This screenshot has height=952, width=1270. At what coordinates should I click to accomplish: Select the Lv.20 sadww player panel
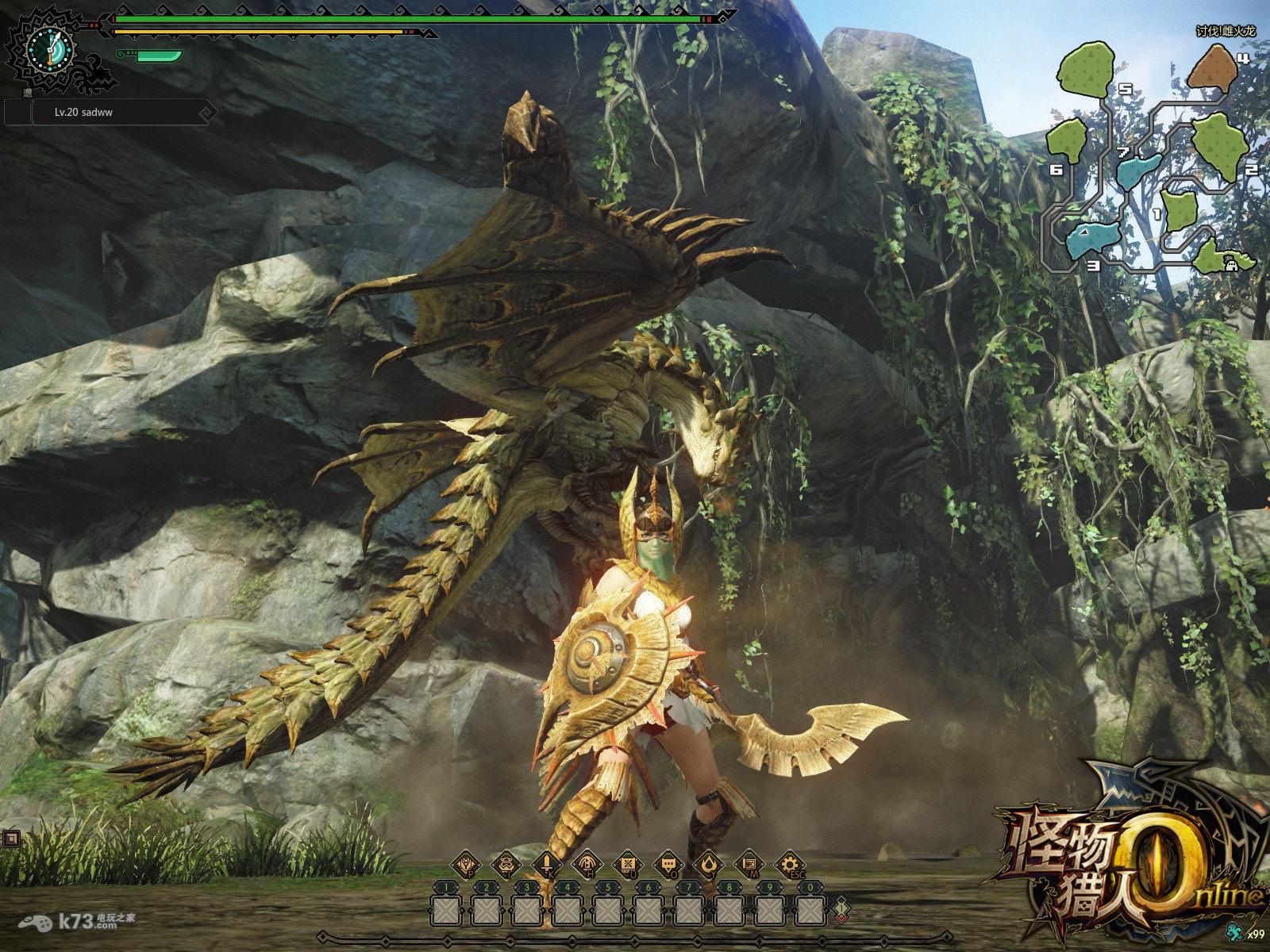[x=110, y=113]
